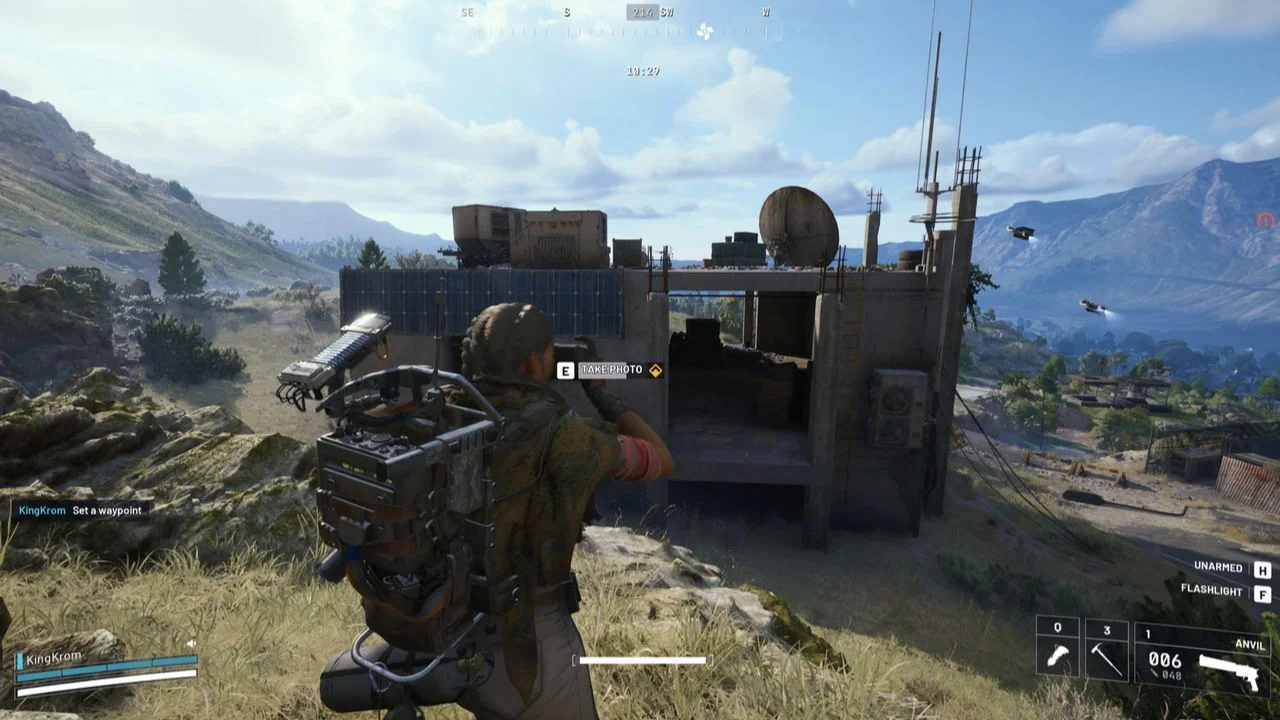
Task: Click the pinwheel marker on the compass
Action: point(705,31)
